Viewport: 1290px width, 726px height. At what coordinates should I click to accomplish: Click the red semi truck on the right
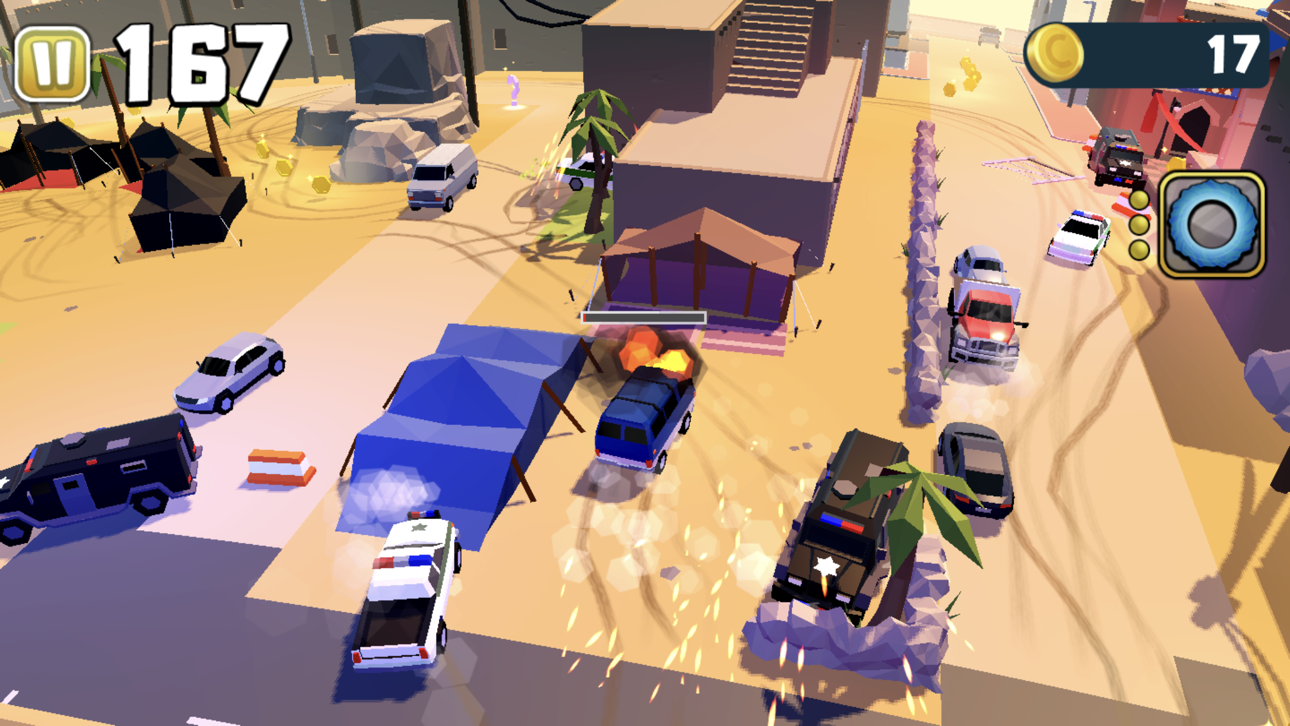tap(985, 320)
